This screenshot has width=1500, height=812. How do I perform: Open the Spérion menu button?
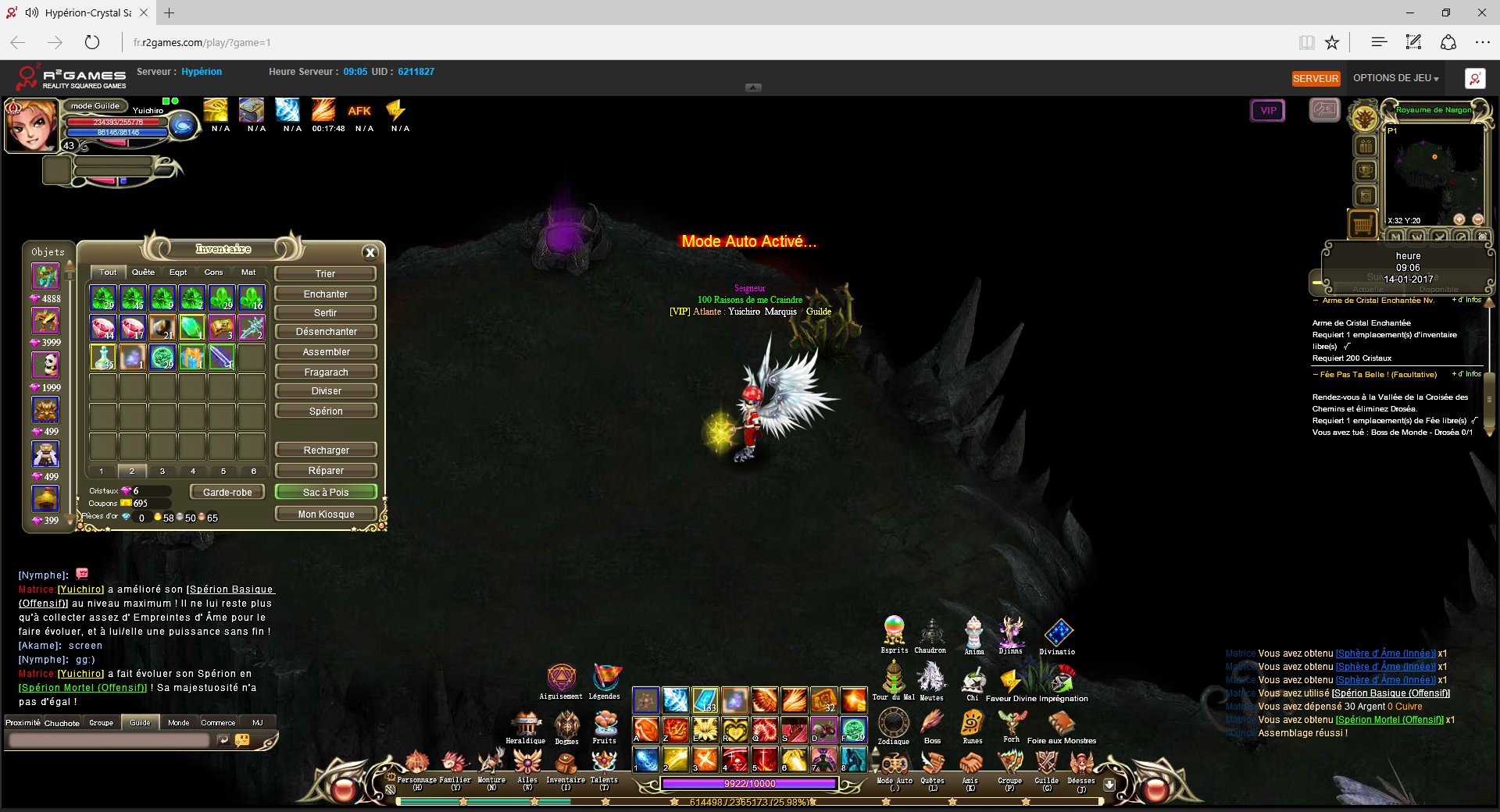[x=325, y=411]
